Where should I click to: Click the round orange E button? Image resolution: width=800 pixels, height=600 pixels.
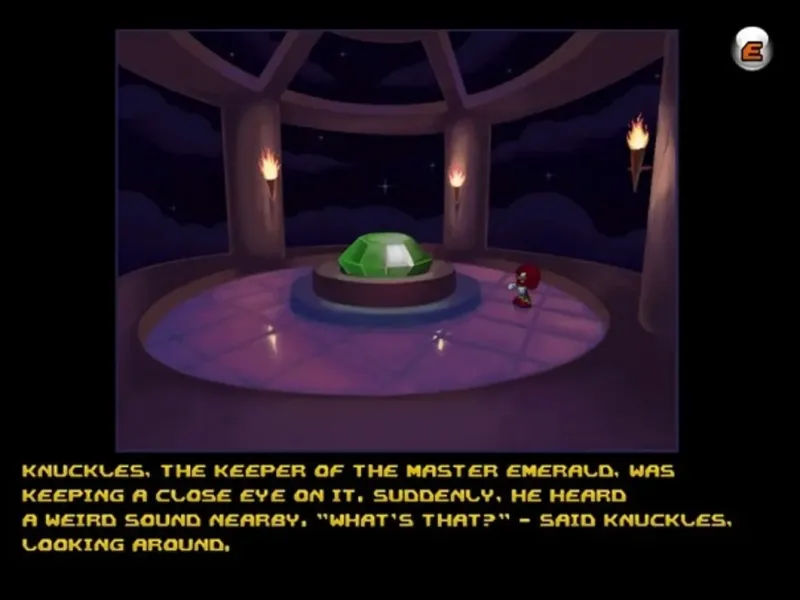point(751,49)
